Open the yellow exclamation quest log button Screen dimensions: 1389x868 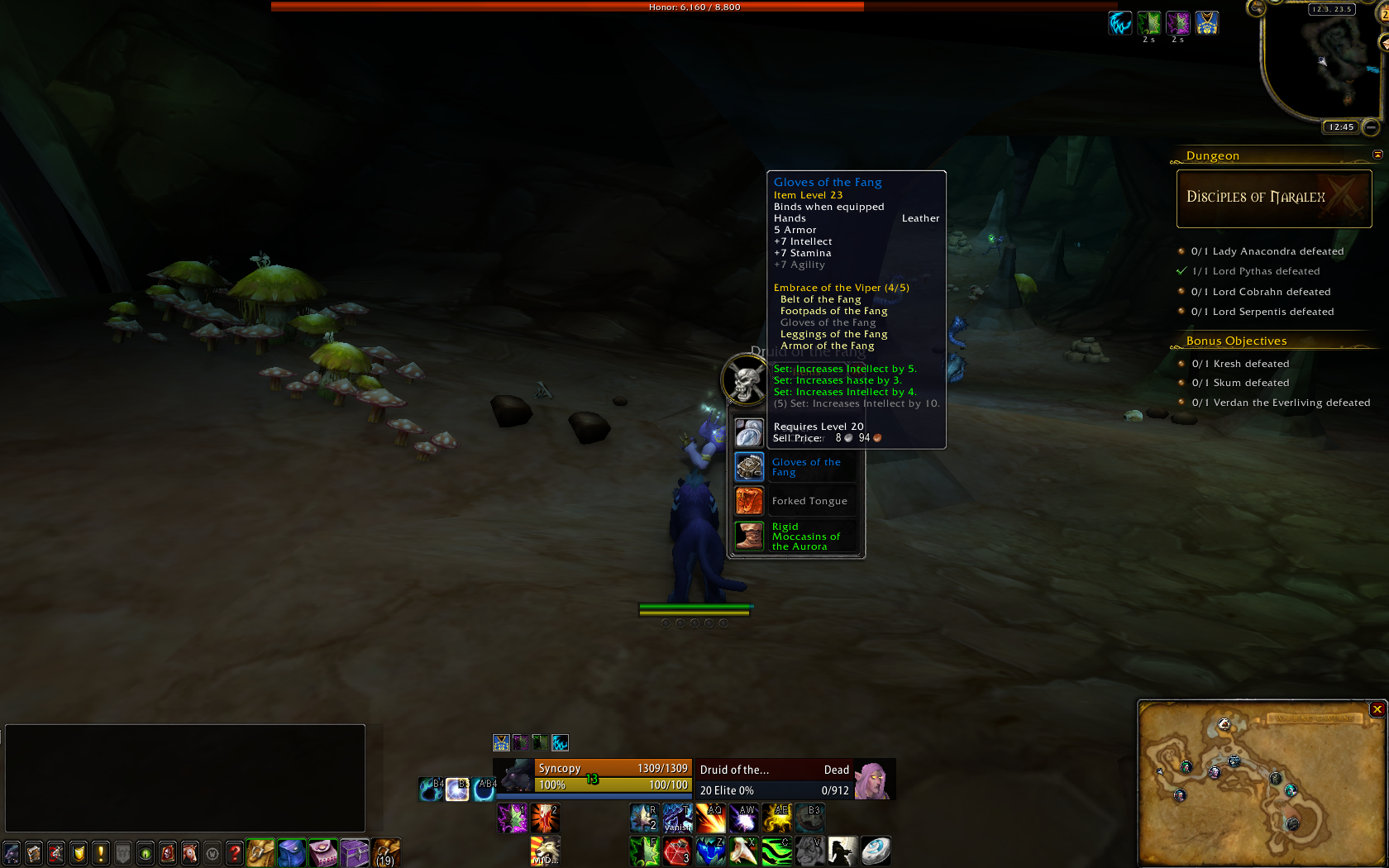click(x=101, y=852)
